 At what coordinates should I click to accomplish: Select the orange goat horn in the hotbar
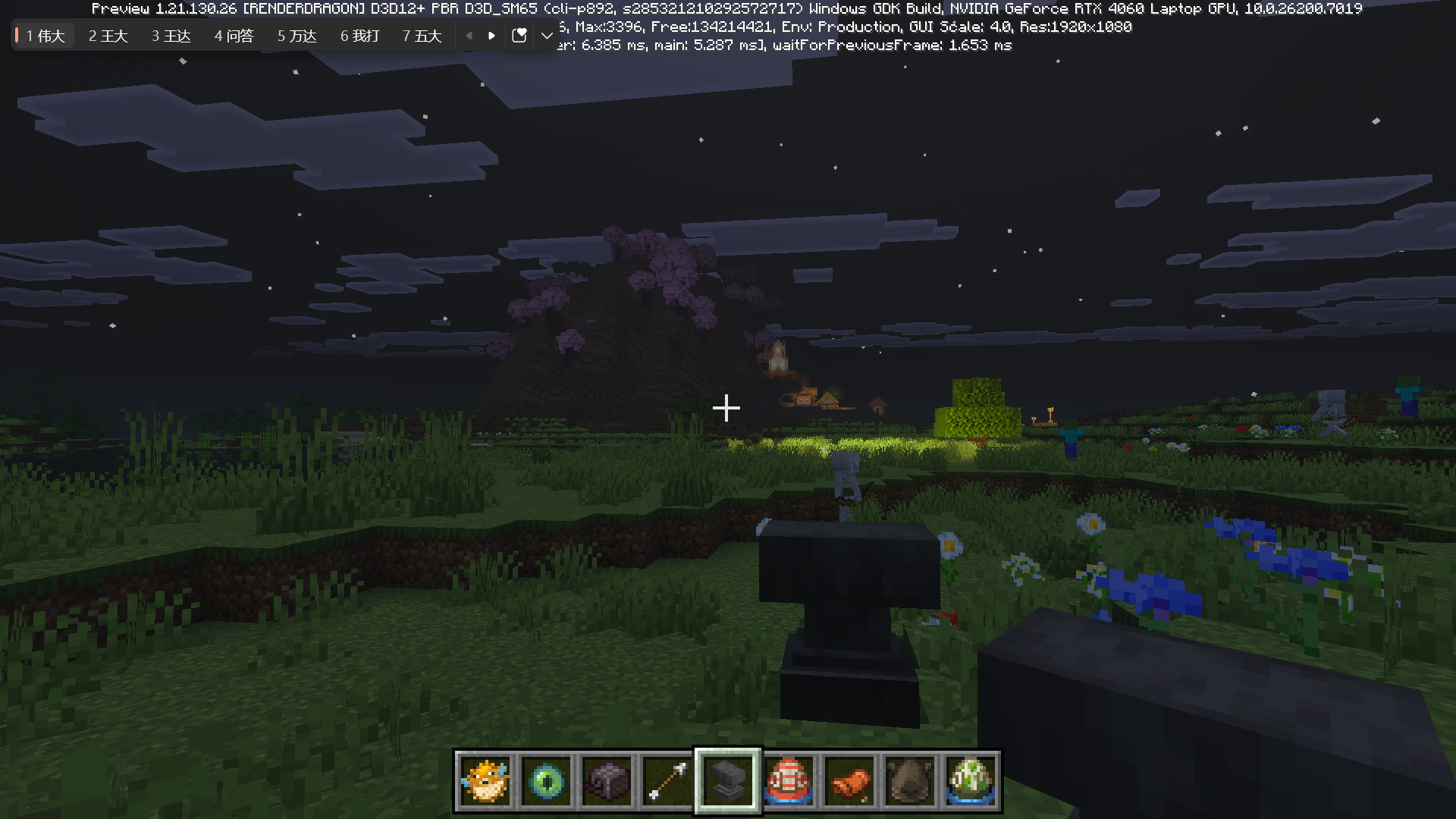pyautogui.click(x=849, y=781)
